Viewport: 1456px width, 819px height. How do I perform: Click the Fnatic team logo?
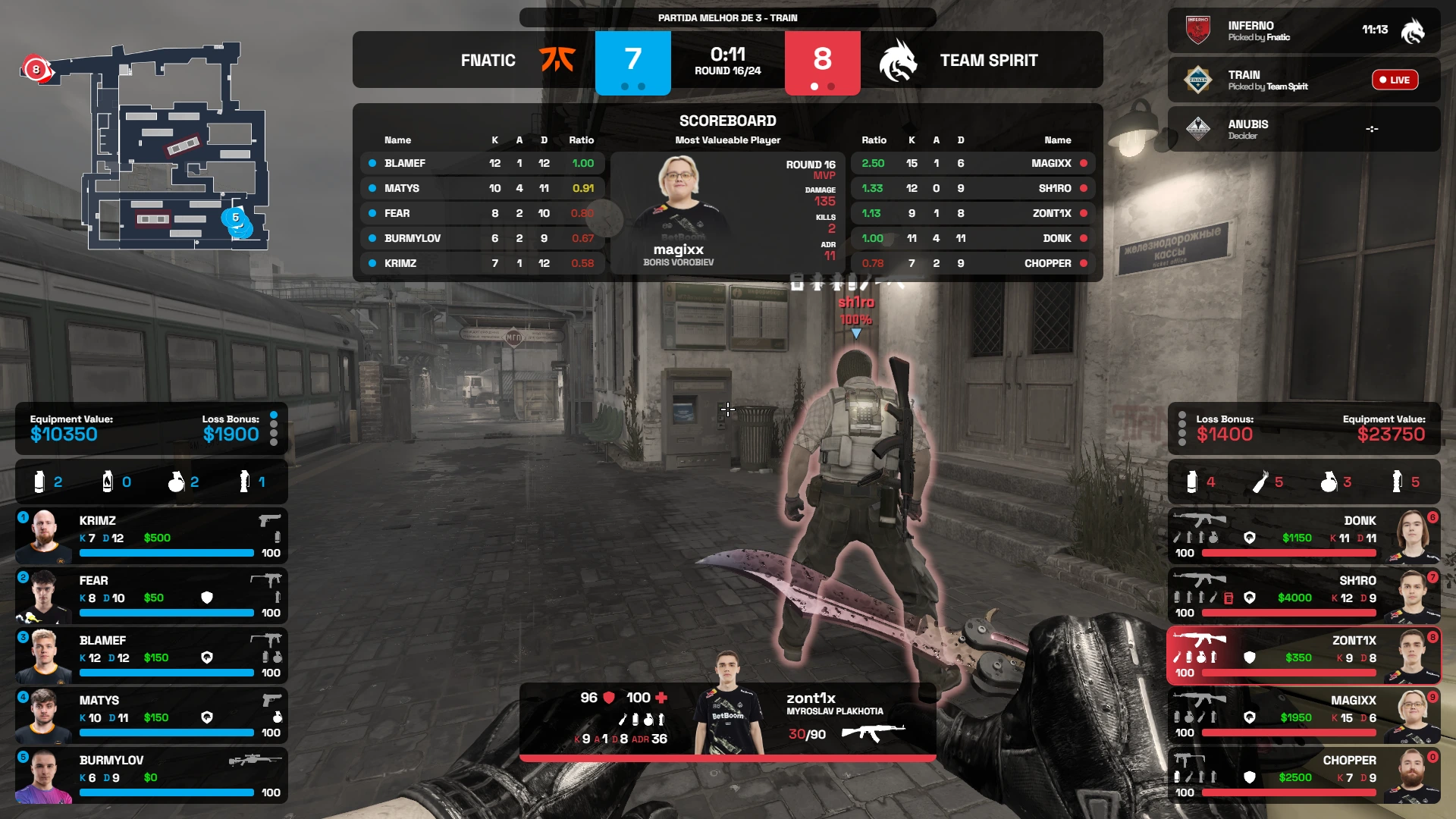[x=557, y=60]
